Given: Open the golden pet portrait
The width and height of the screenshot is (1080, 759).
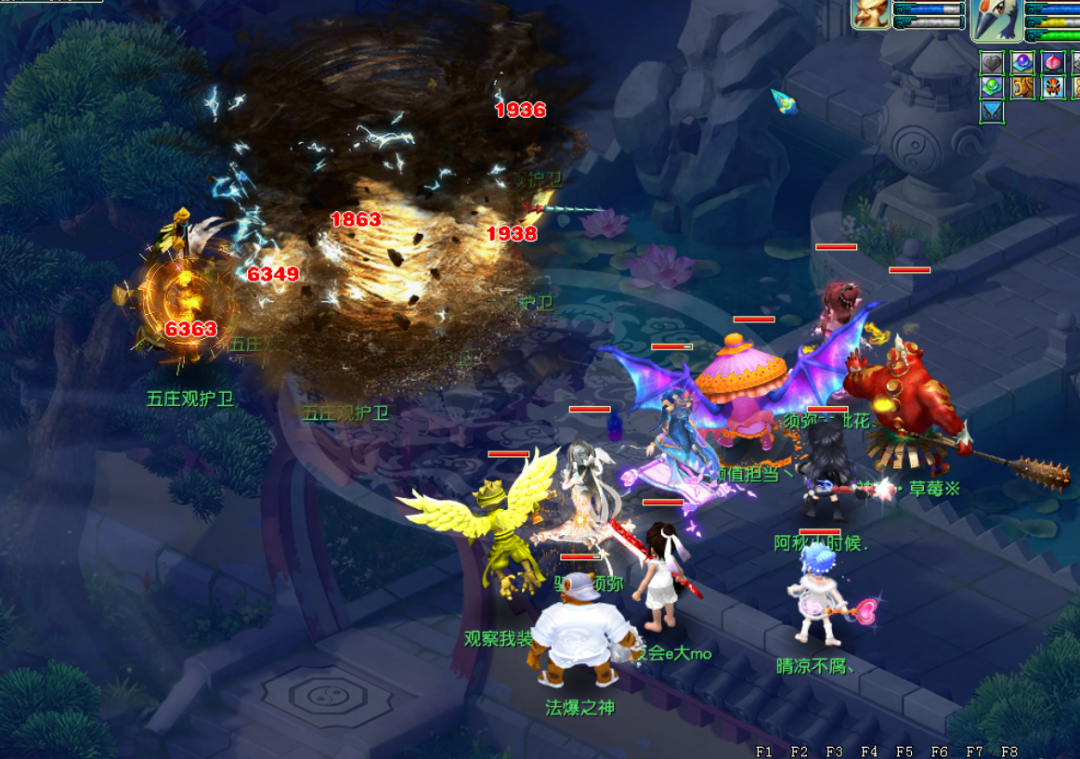Looking at the screenshot, I should click(870, 13).
